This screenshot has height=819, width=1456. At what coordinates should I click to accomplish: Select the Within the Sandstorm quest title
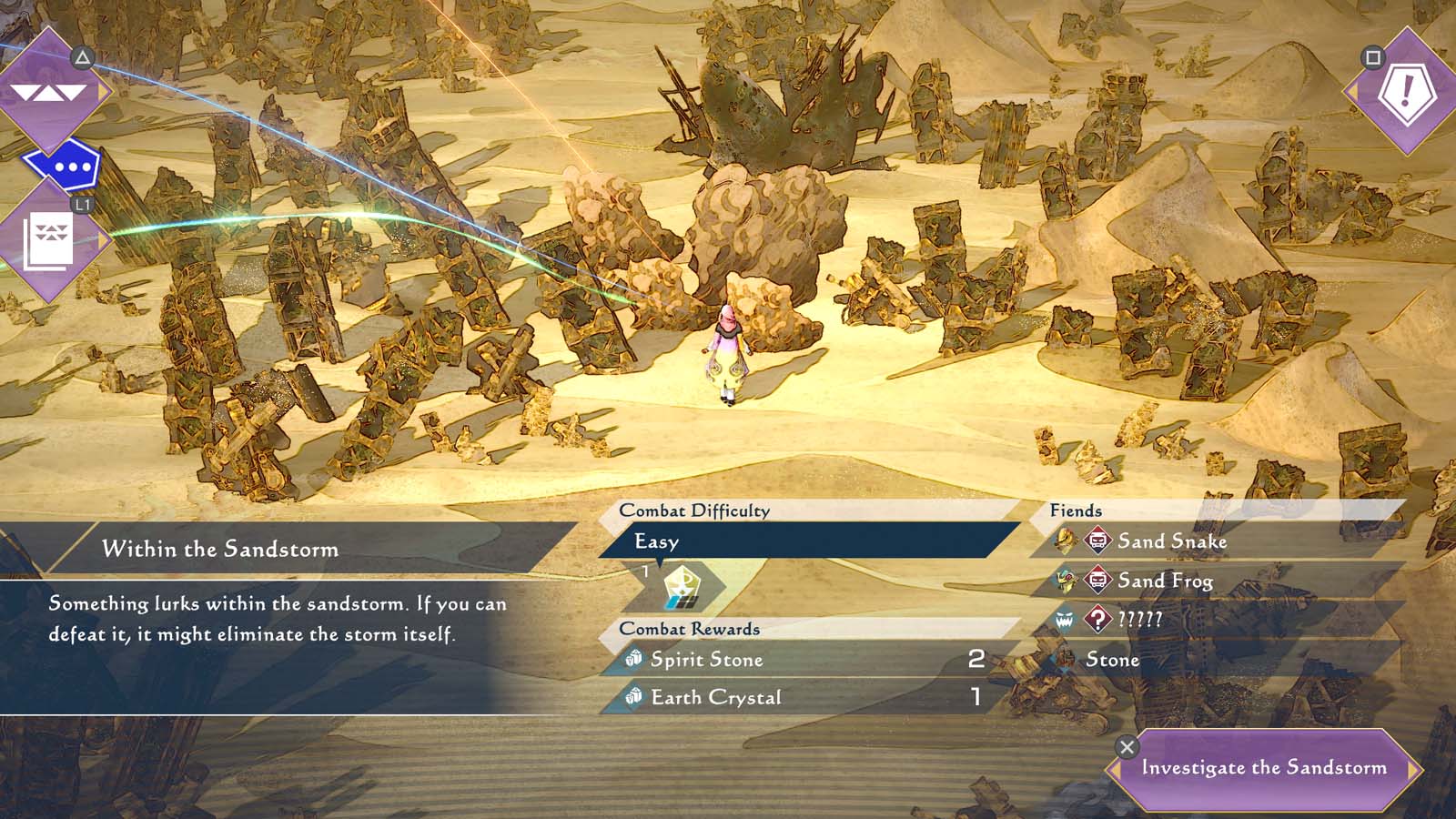(222, 550)
